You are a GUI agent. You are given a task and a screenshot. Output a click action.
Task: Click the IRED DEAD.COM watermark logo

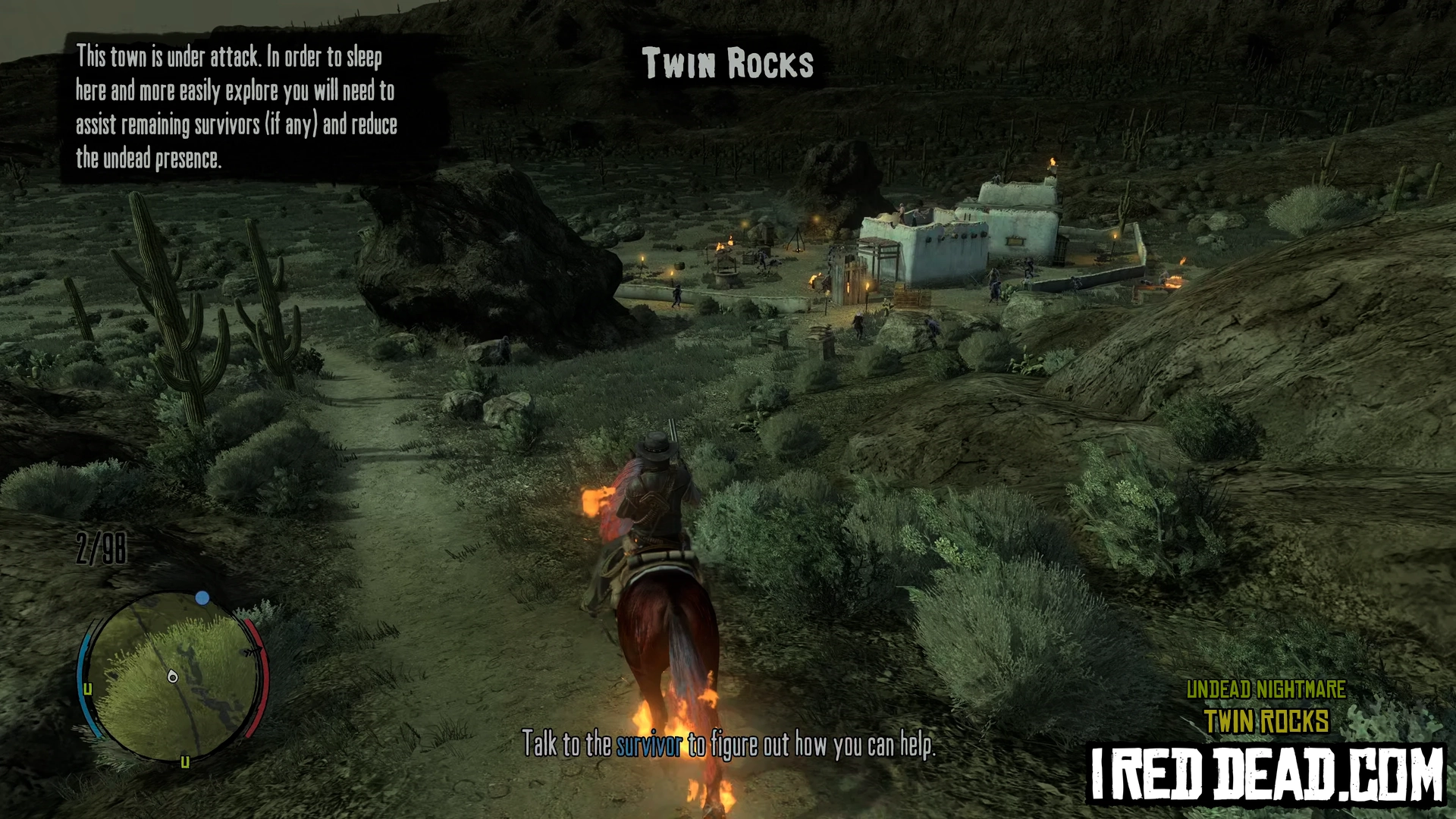coord(1266,773)
